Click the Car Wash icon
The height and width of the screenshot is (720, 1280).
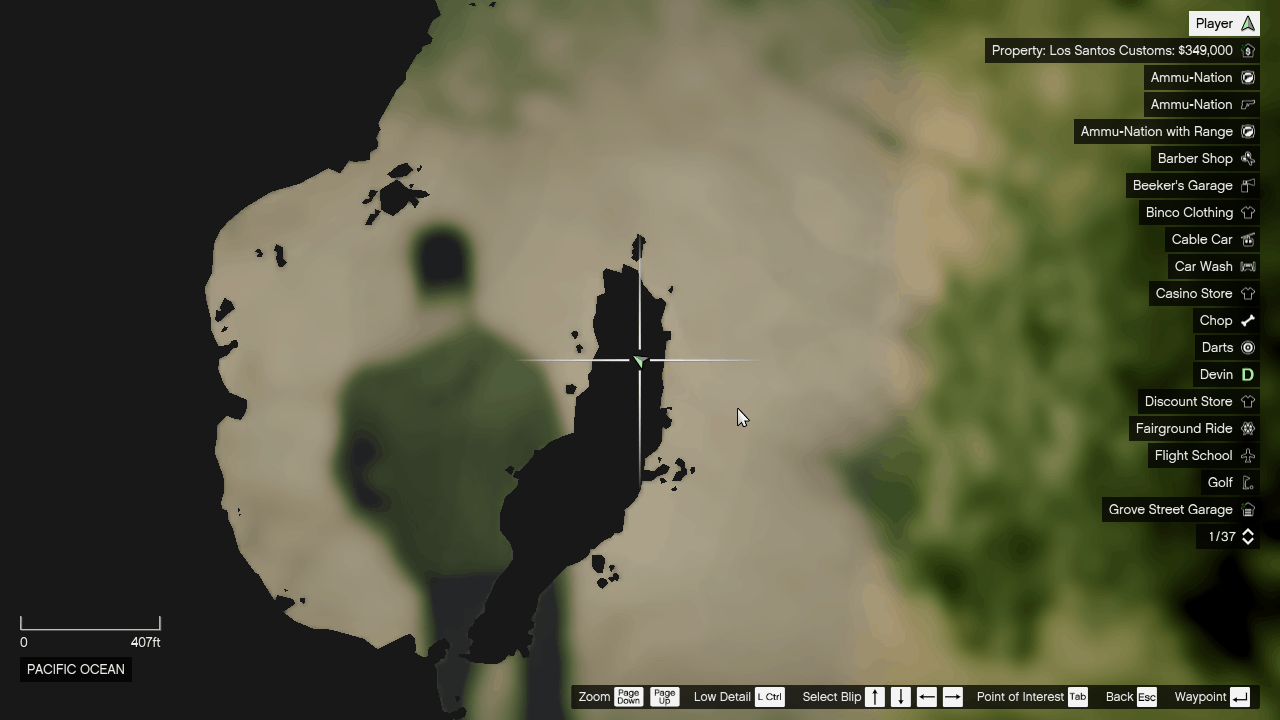pos(1247,266)
